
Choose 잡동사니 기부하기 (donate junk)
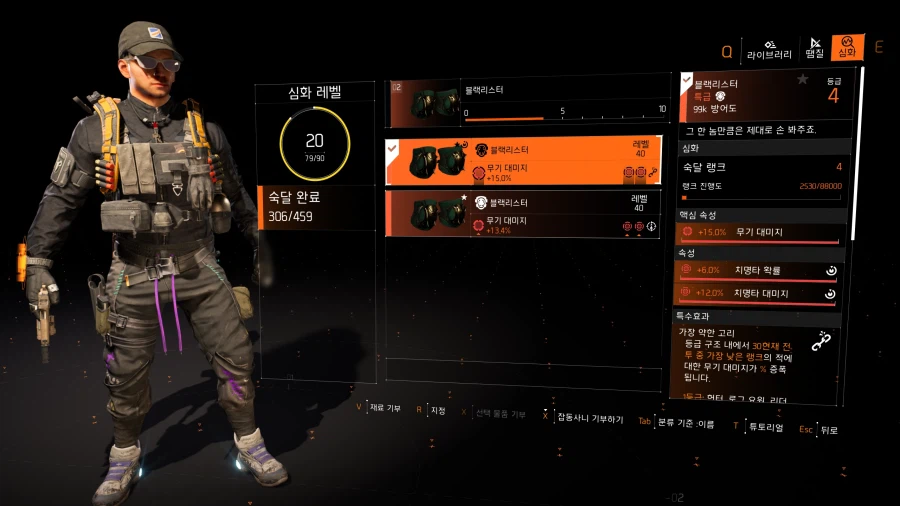coord(589,418)
